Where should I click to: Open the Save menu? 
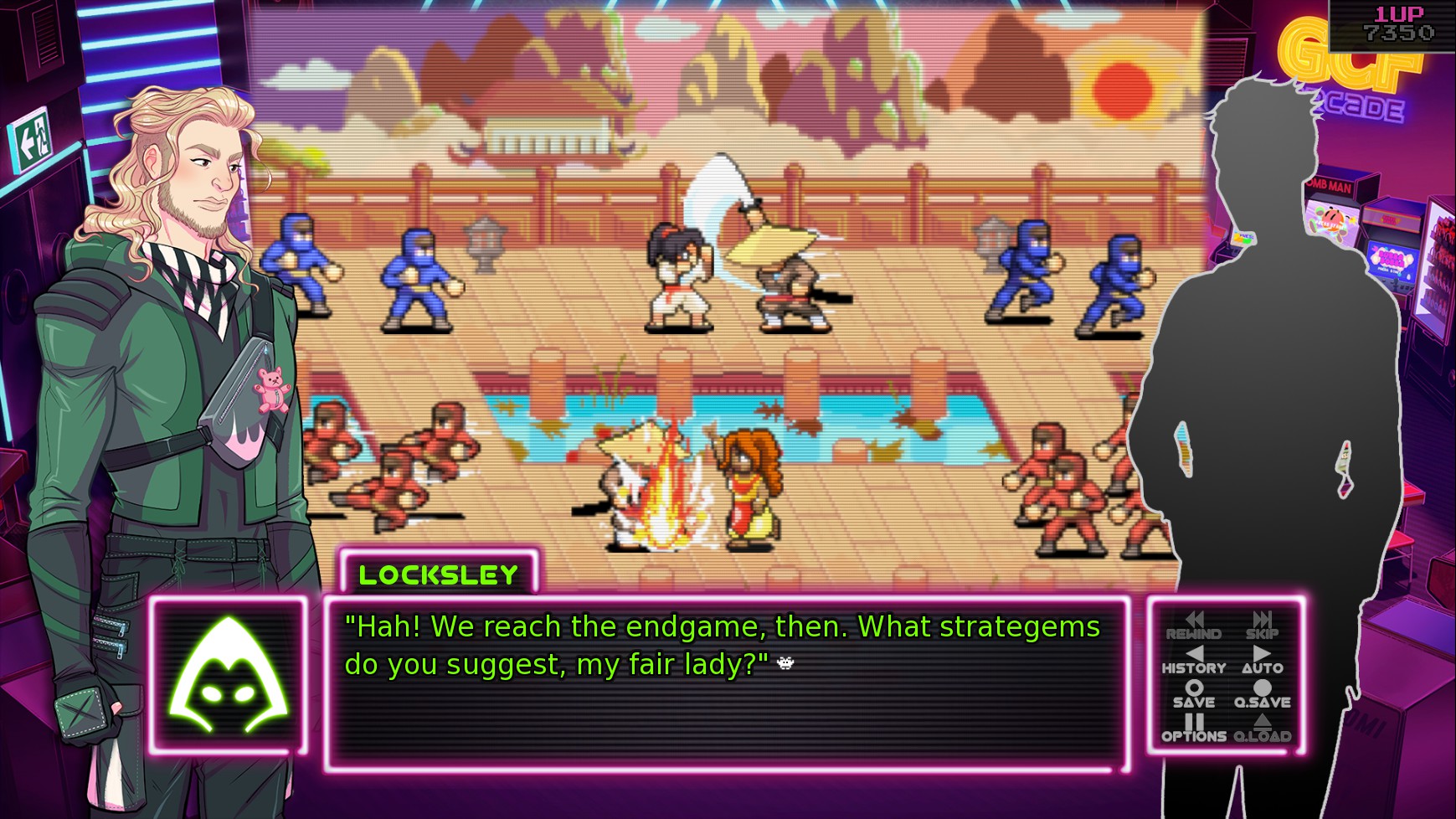coord(1193,694)
